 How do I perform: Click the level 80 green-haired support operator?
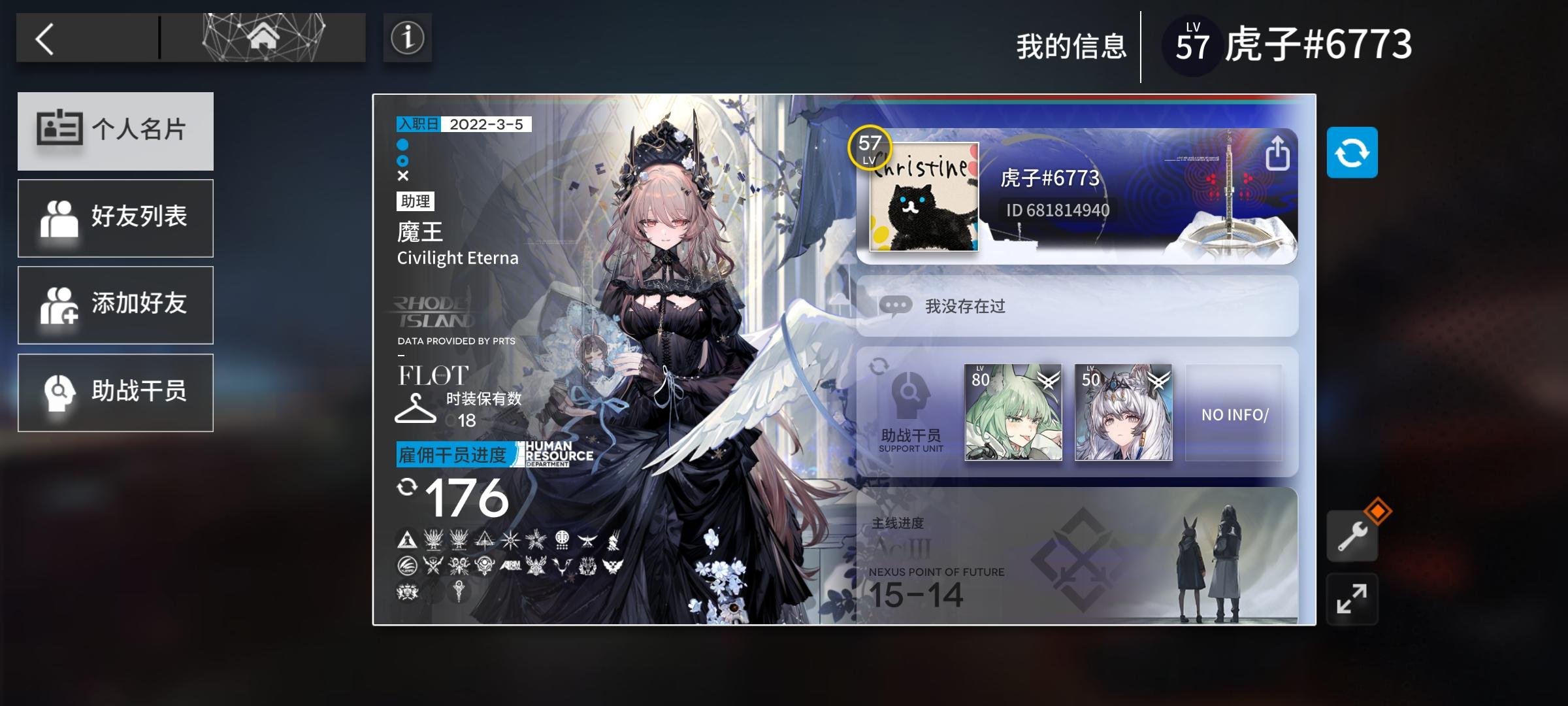1014,414
